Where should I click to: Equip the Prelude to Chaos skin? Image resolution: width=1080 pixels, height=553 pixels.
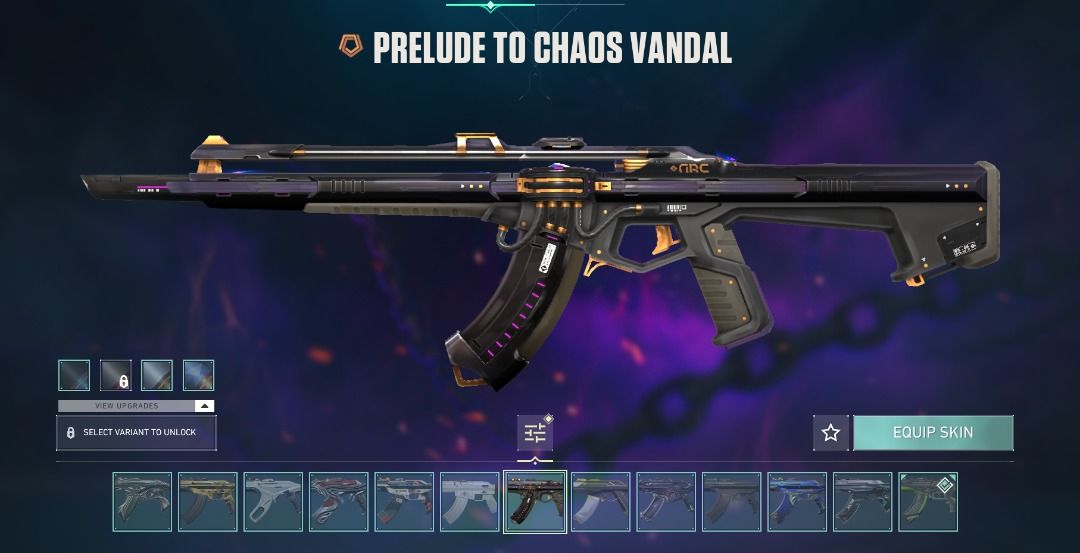tap(932, 433)
